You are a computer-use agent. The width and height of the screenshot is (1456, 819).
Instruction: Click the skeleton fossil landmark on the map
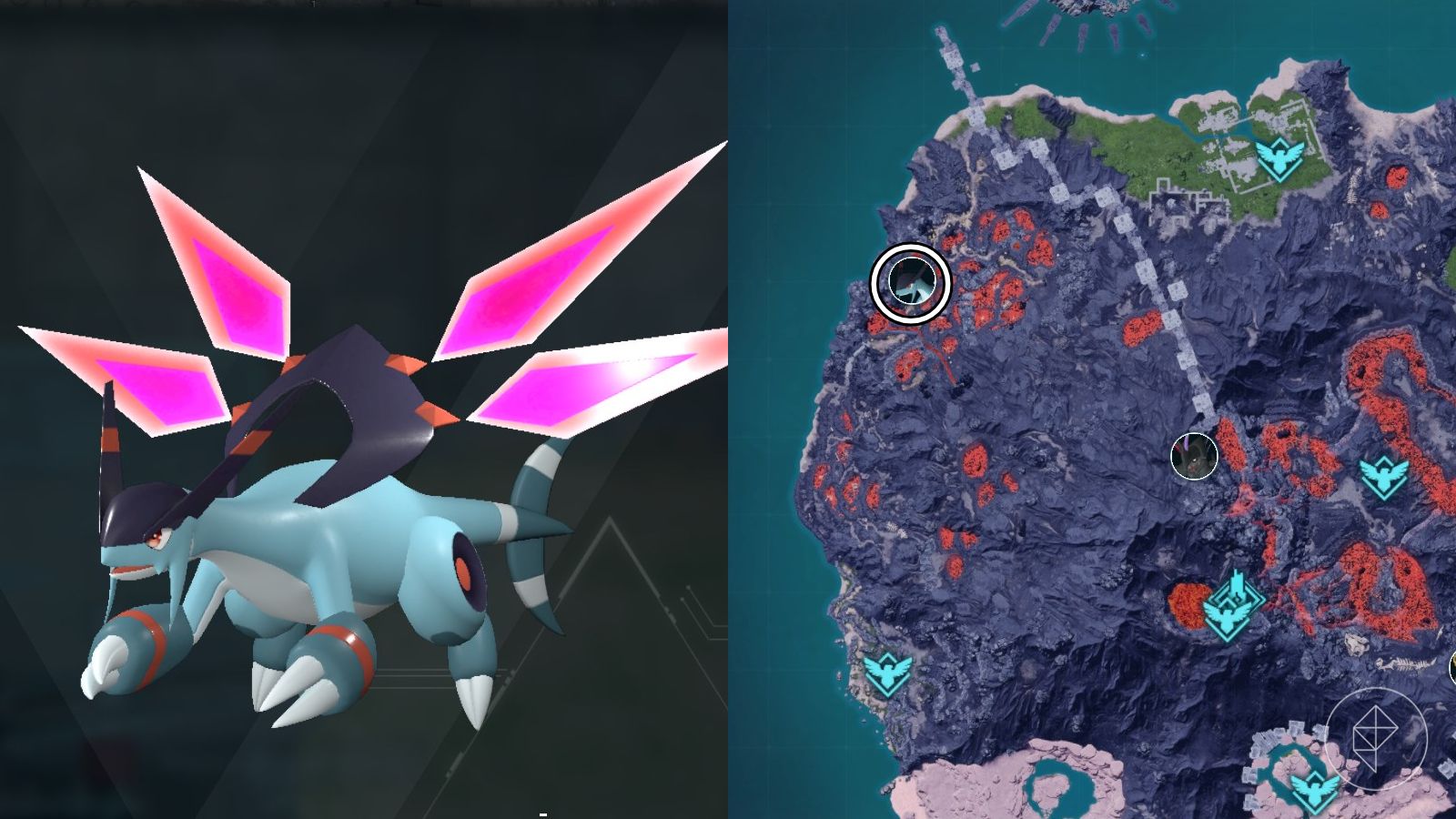click(1405, 662)
